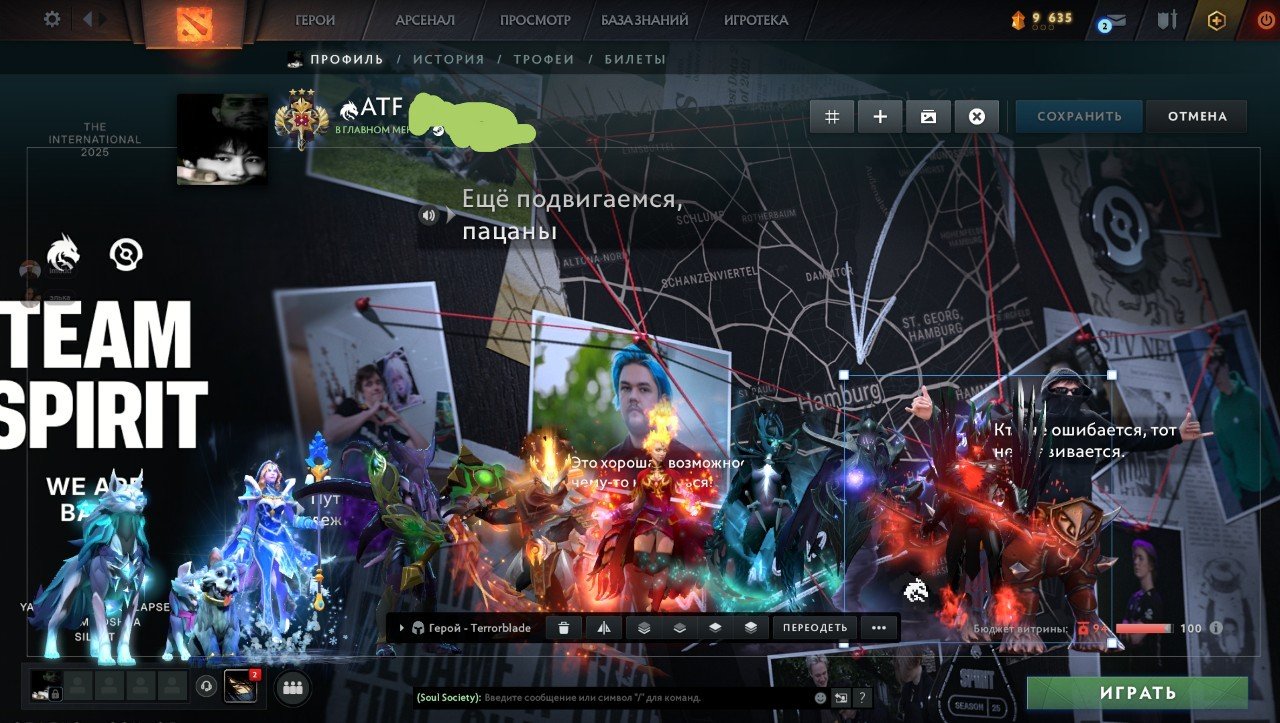Click the trash icon to delete Terrorblade
Screen dimensions: 1280x723
pos(565,628)
